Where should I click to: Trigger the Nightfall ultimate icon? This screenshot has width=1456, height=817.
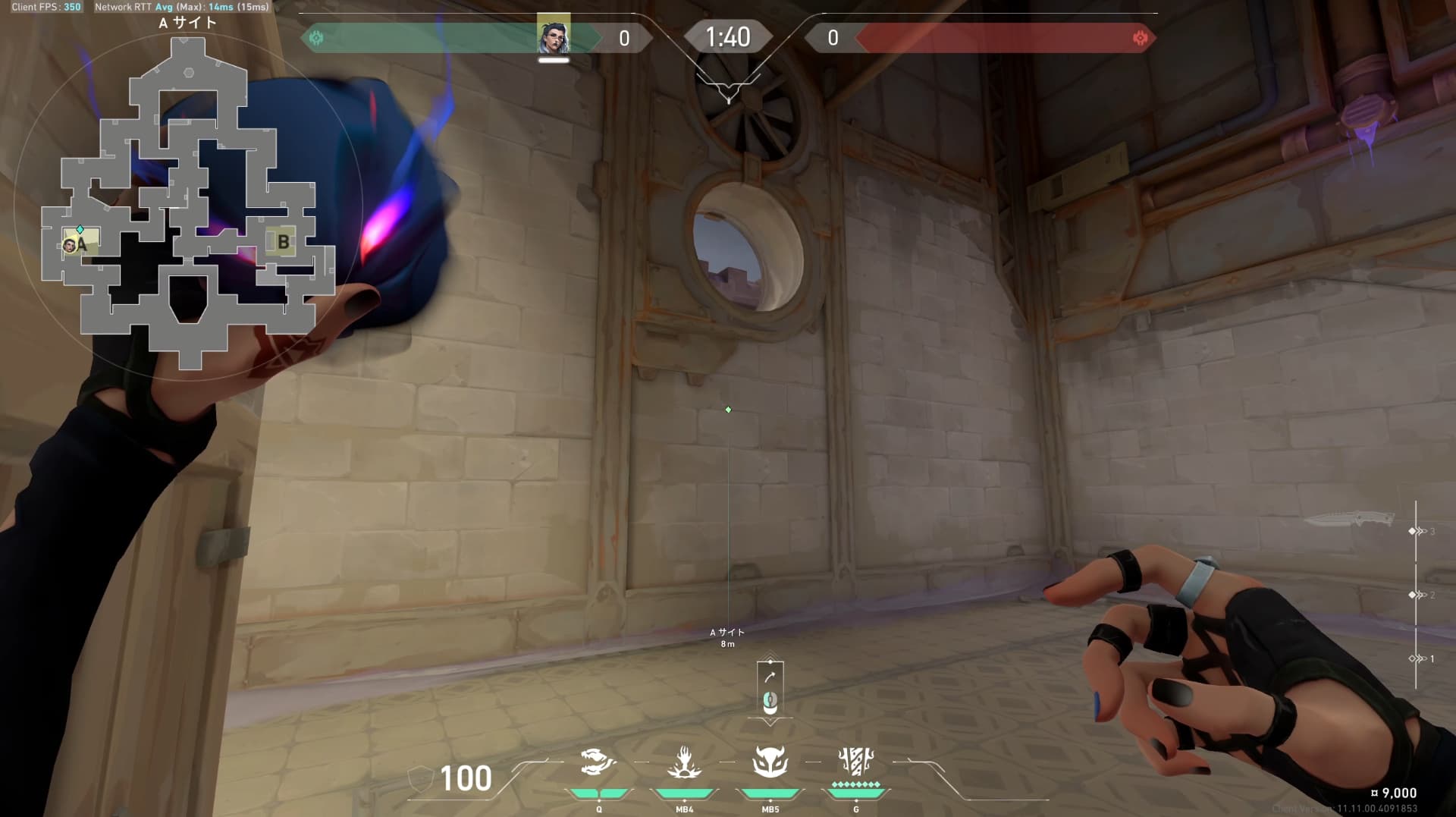point(856,760)
